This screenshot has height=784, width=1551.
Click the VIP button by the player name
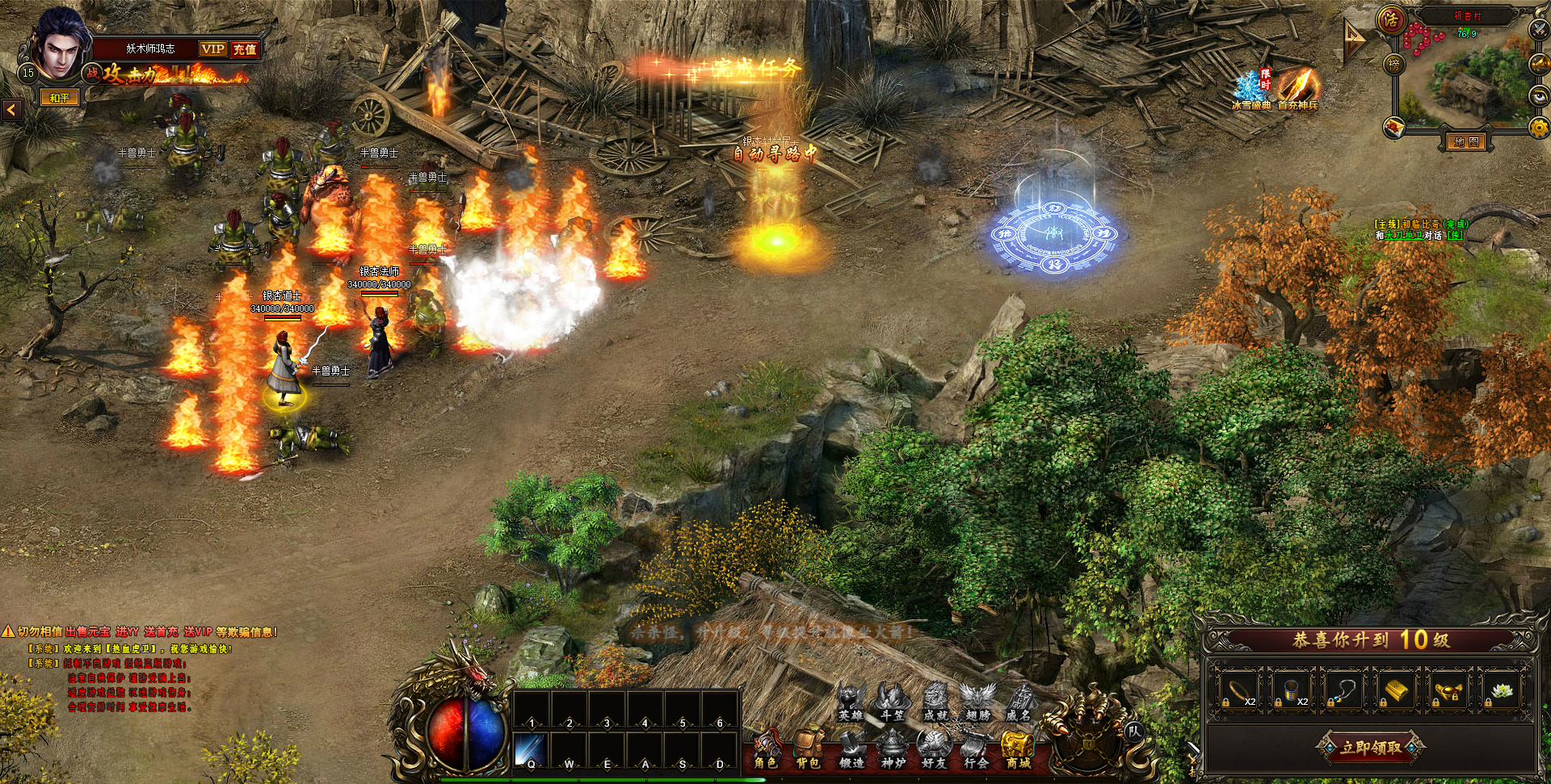pos(213,49)
